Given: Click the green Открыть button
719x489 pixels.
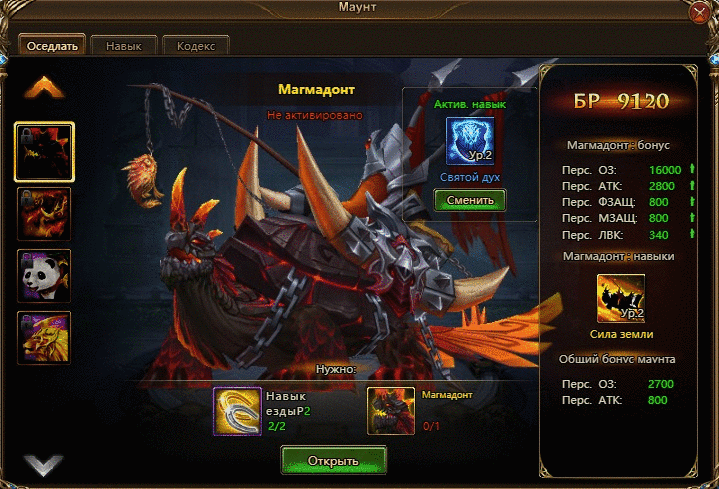Looking at the screenshot, I should tap(333, 459).
